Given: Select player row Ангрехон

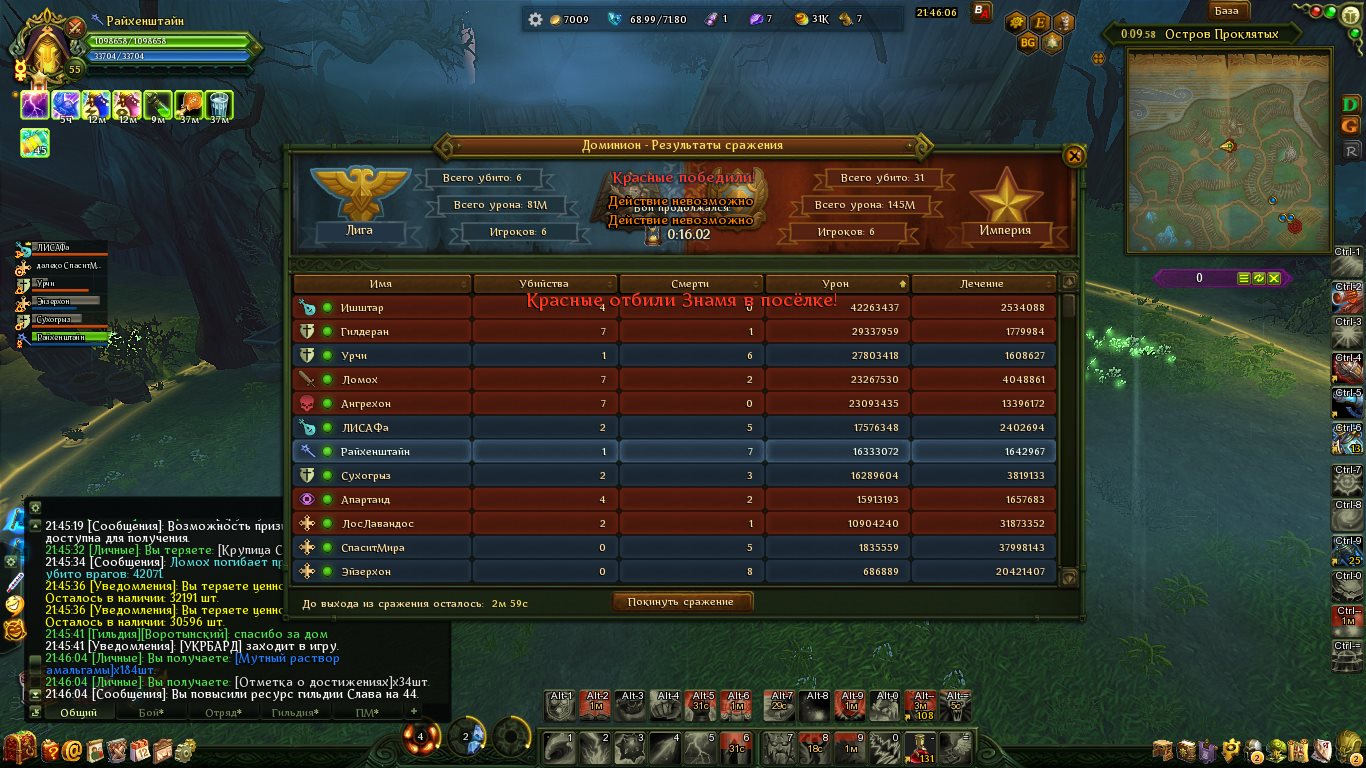Looking at the screenshot, I should (366, 404).
